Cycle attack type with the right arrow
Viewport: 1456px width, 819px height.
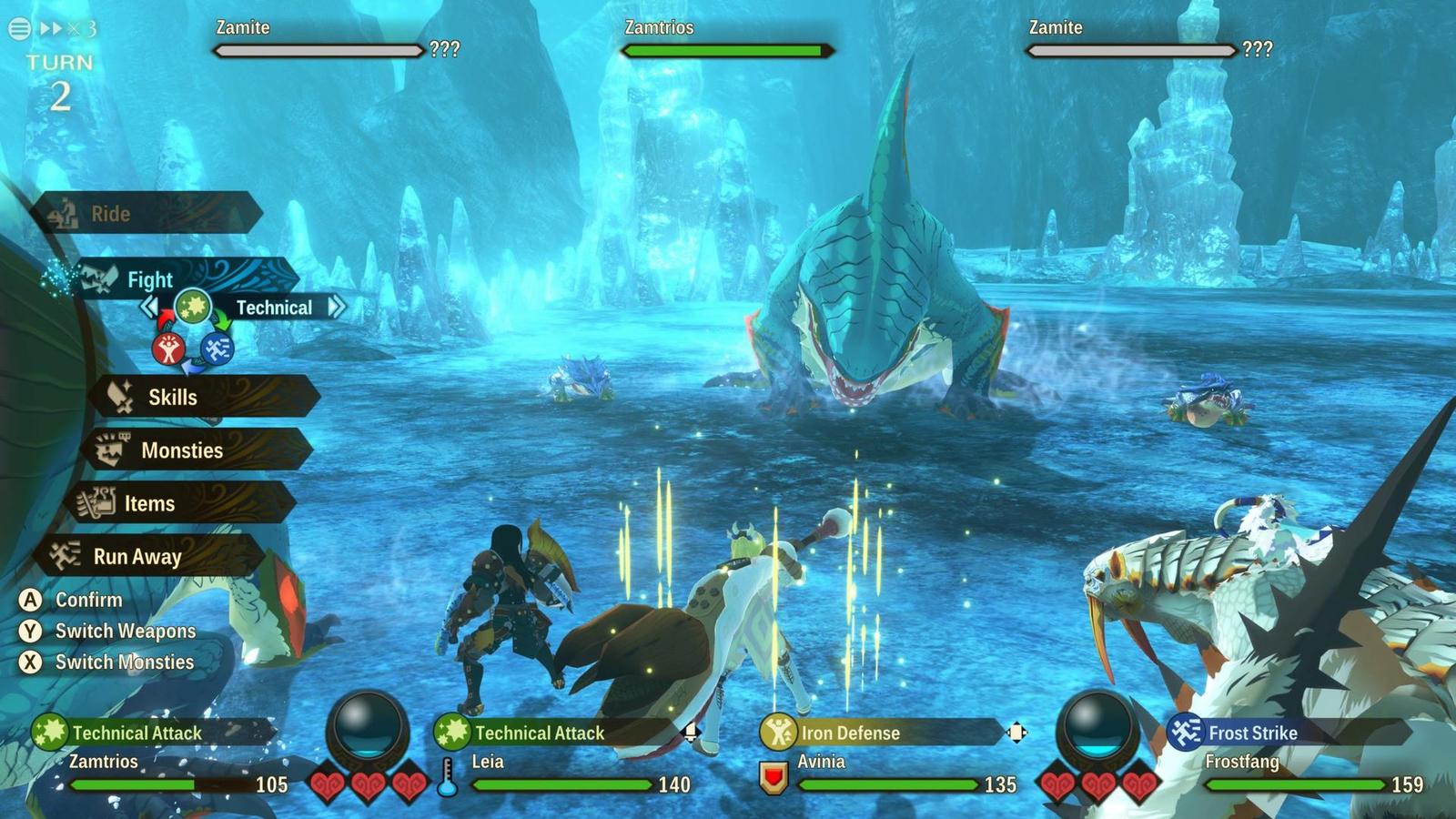click(x=337, y=307)
